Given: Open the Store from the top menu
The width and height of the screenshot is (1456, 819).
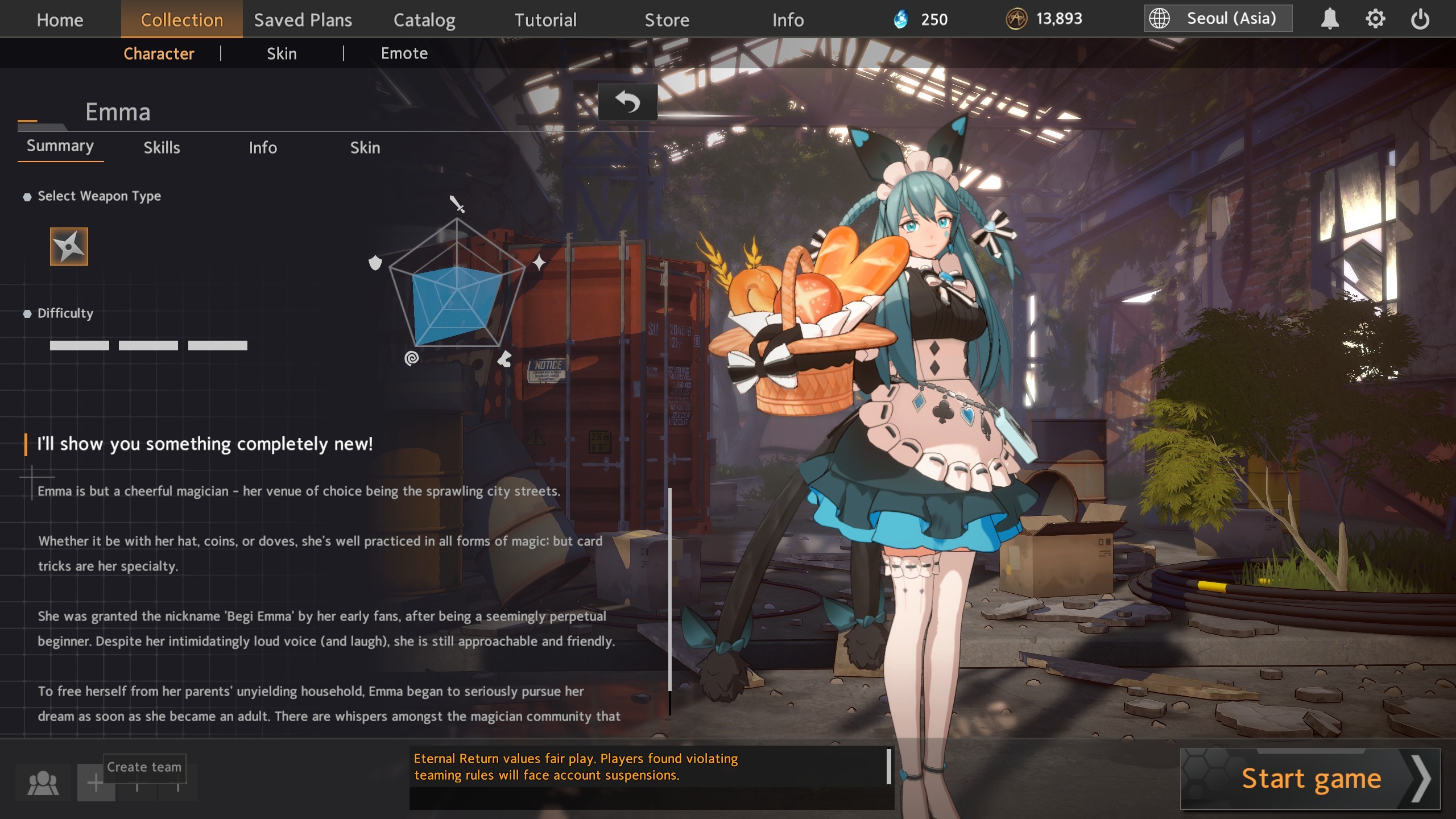Looking at the screenshot, I should point(666,19).
